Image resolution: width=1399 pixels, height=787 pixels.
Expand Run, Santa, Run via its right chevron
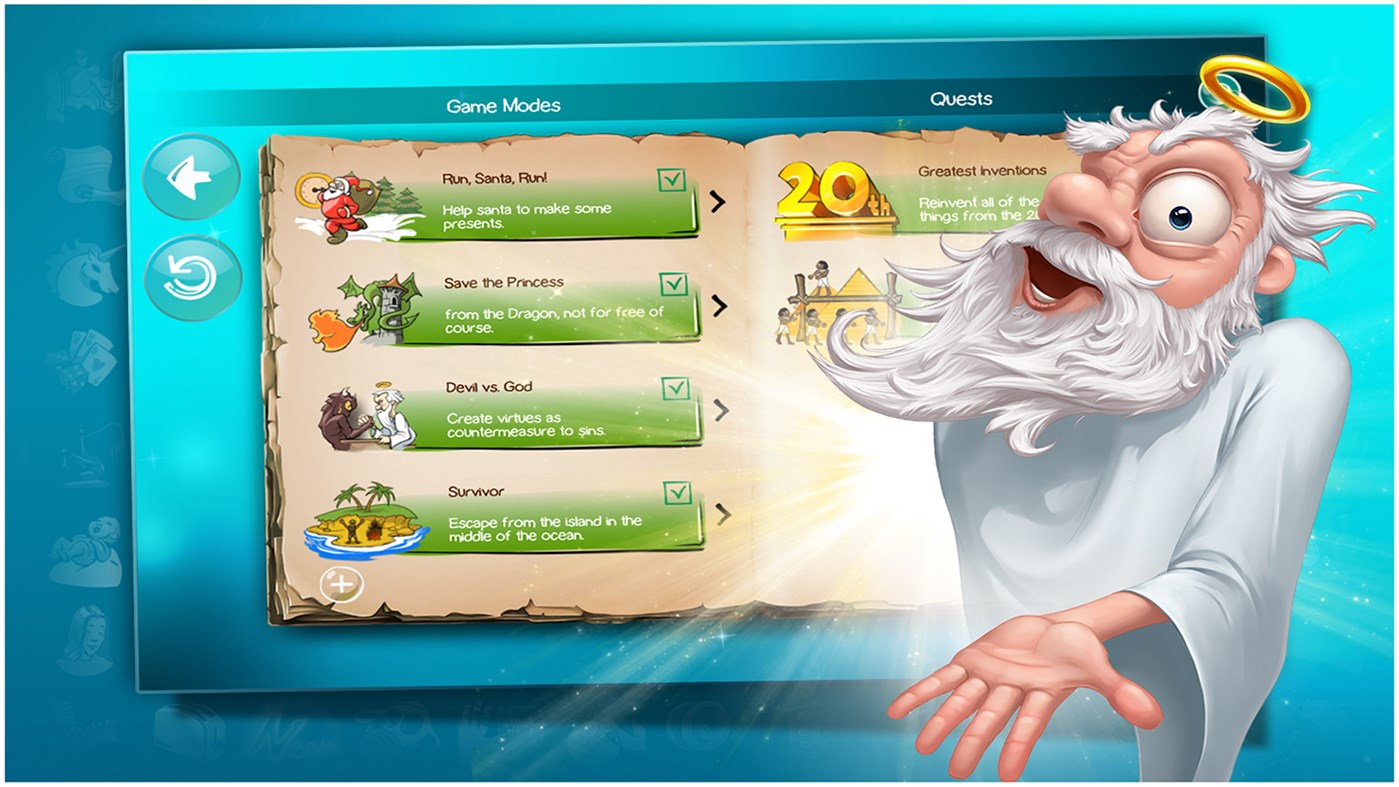(717, 203)
